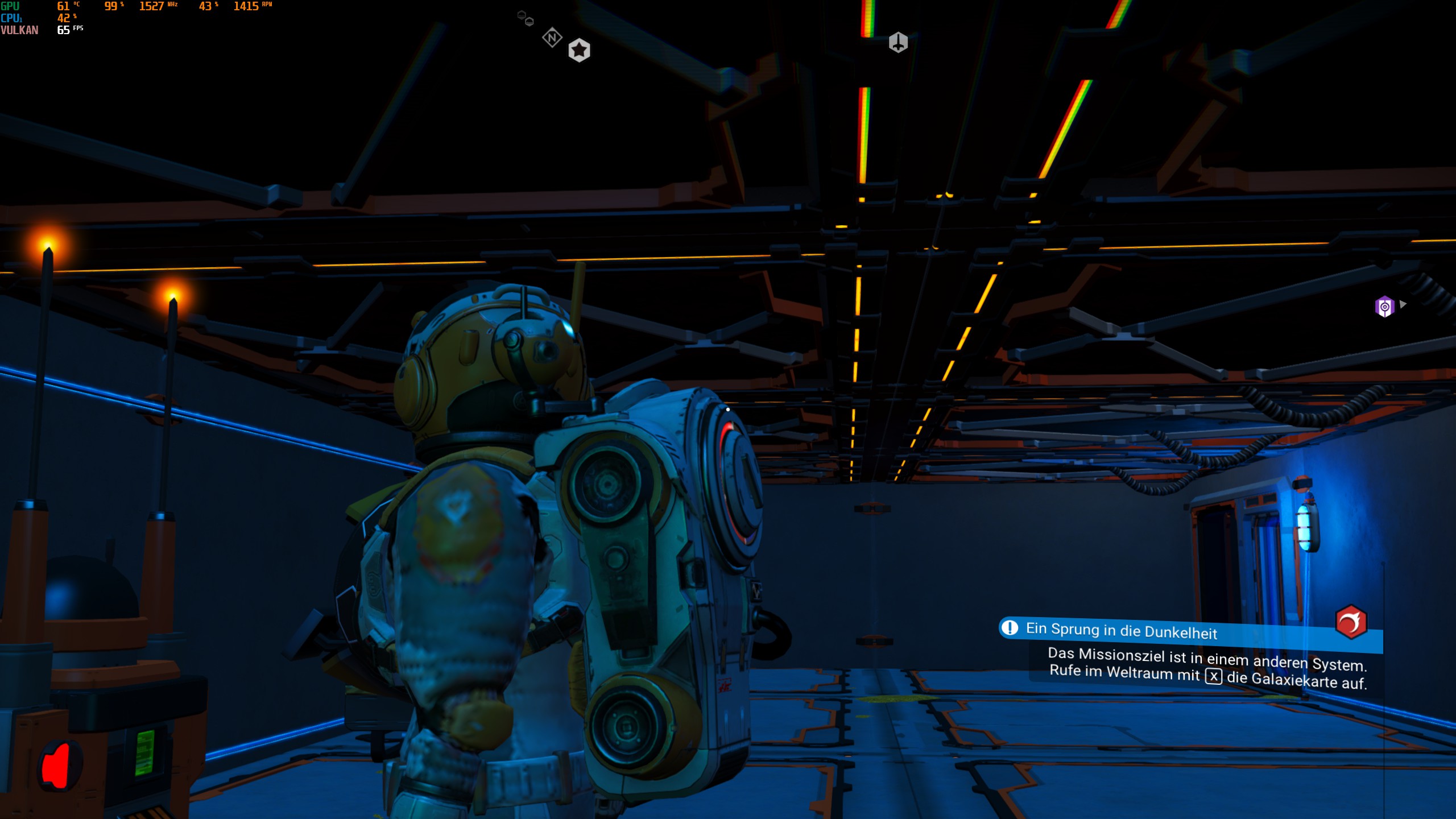The width and height of the screenshot is (1456, 819).
Task: Select the lower hexagonal waypoint marker
Action: click(530, 22)
